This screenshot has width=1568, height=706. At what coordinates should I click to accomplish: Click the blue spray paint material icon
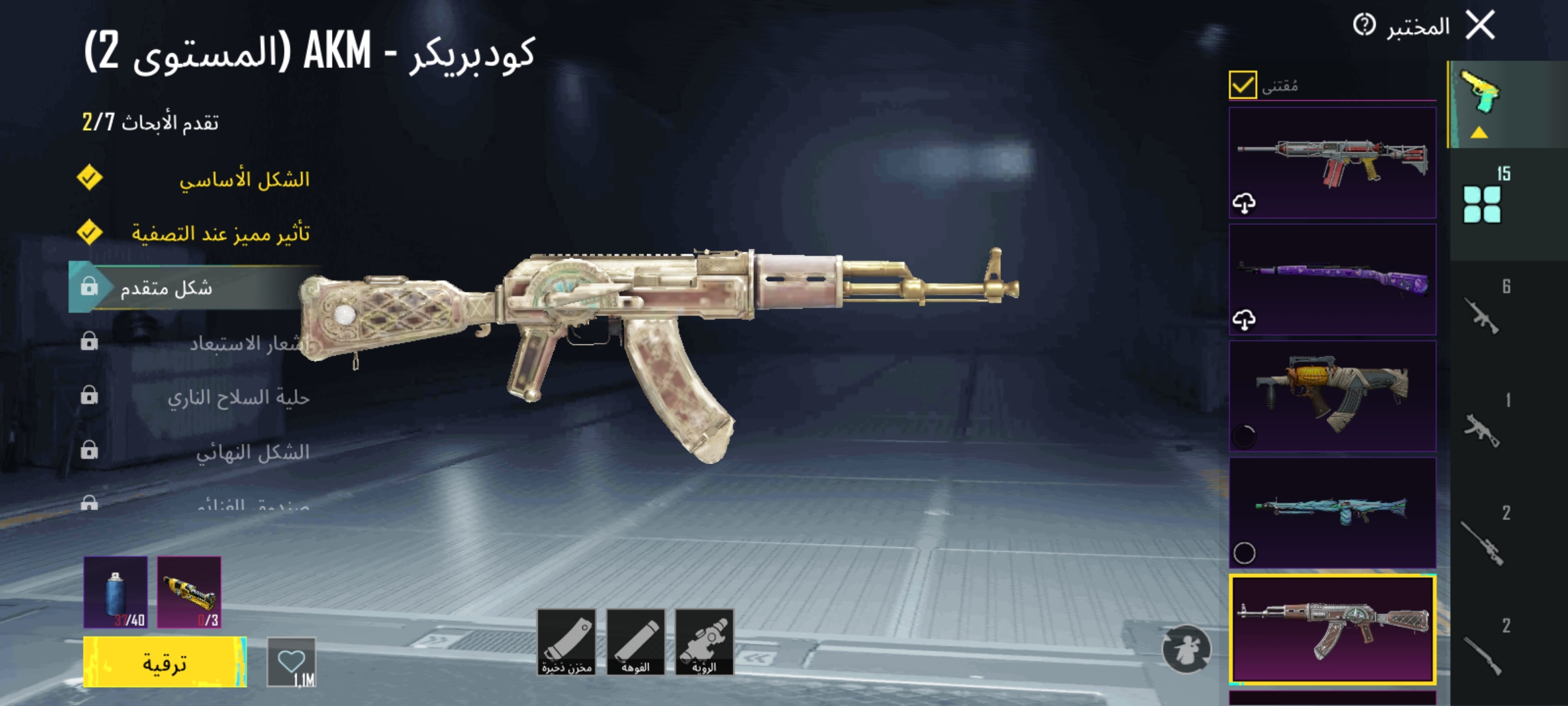(x=115, y=592)
